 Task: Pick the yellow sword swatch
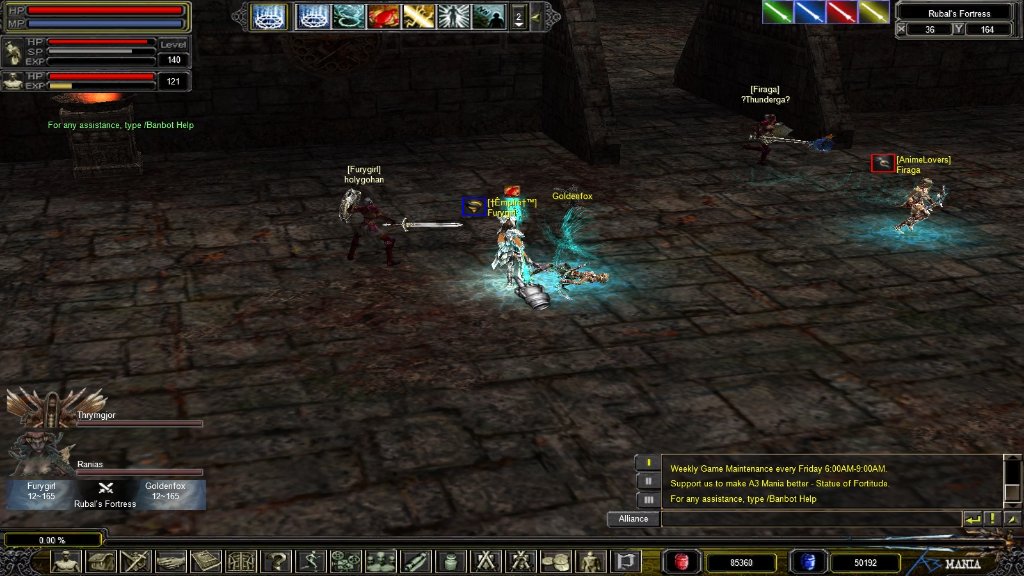coord(874,11)
